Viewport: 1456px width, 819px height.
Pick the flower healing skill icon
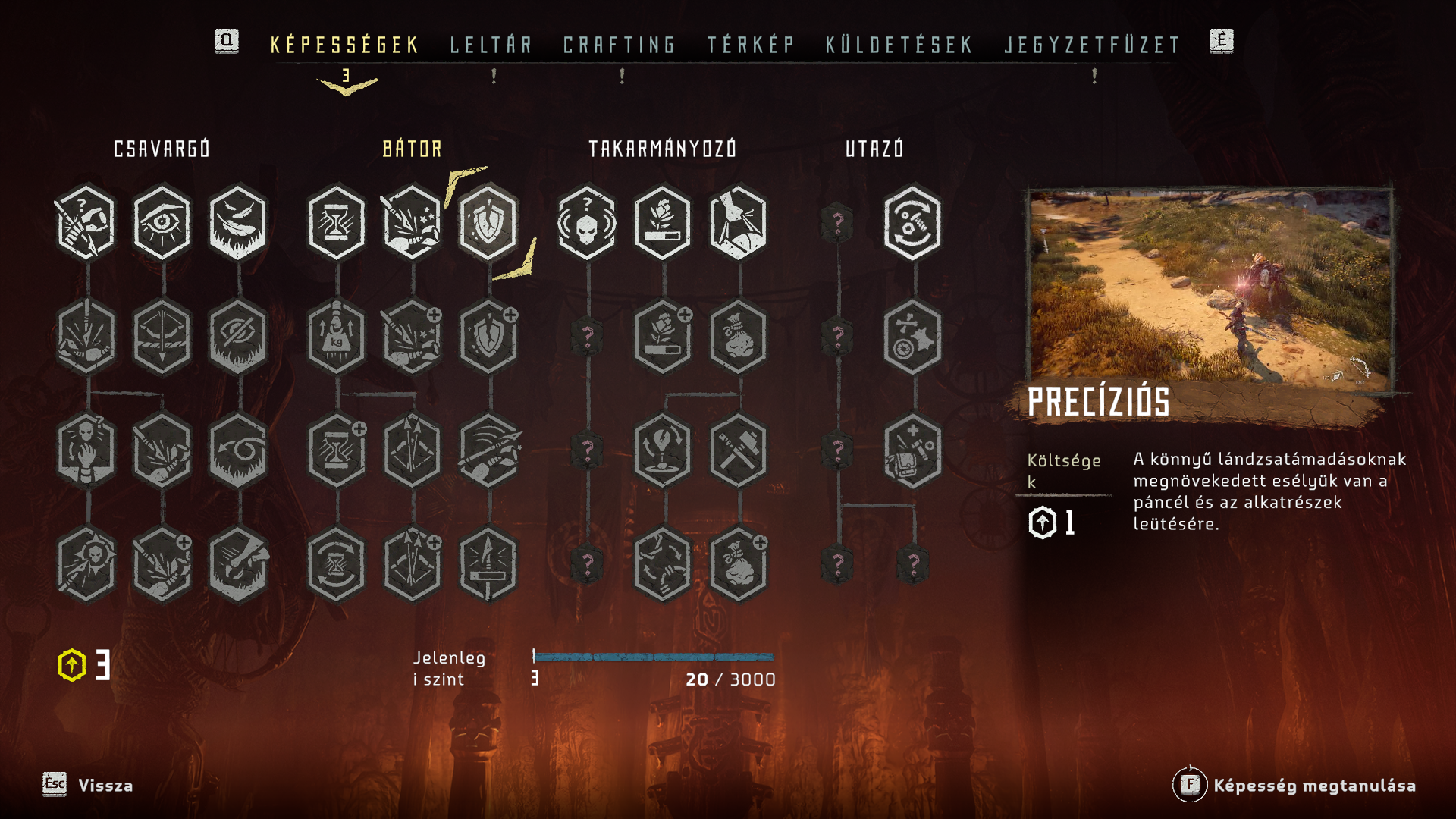pos(663,222)
